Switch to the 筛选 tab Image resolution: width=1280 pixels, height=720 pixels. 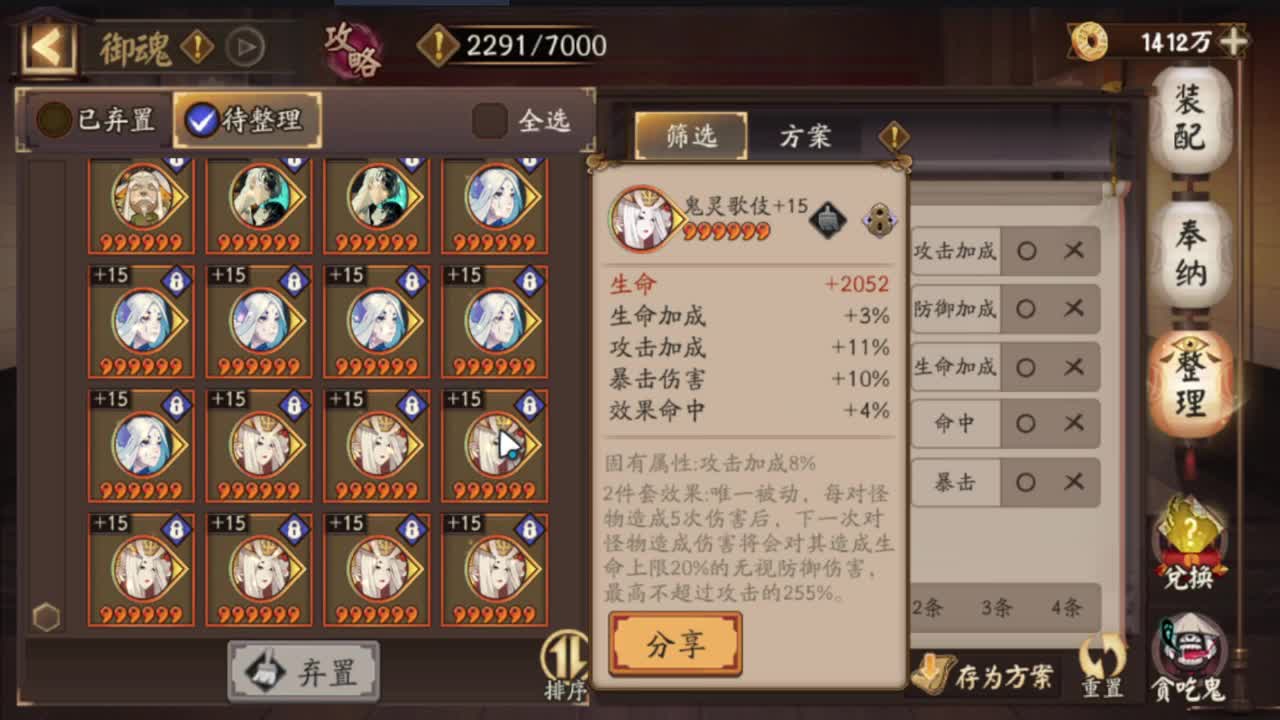coord(689,136)
